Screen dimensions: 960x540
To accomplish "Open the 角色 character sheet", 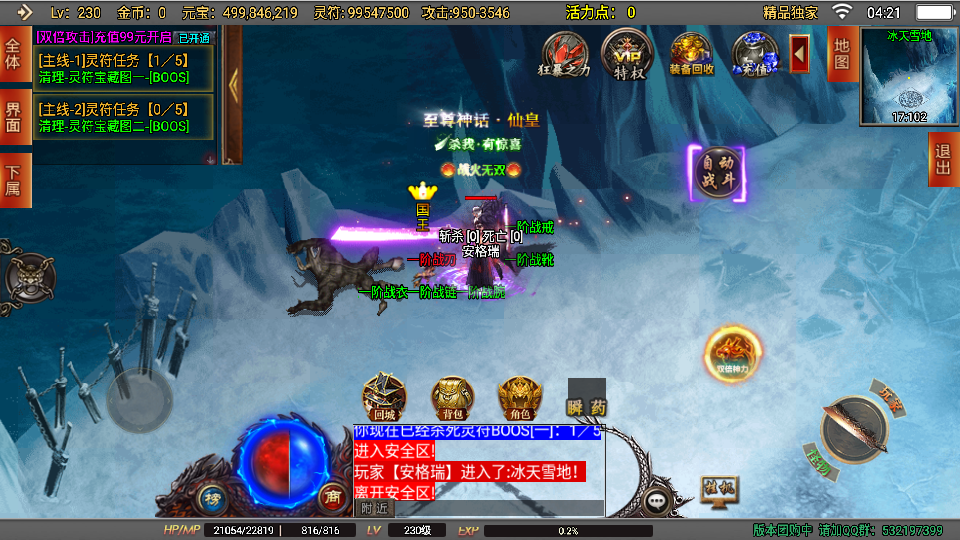I will (519, 398).
